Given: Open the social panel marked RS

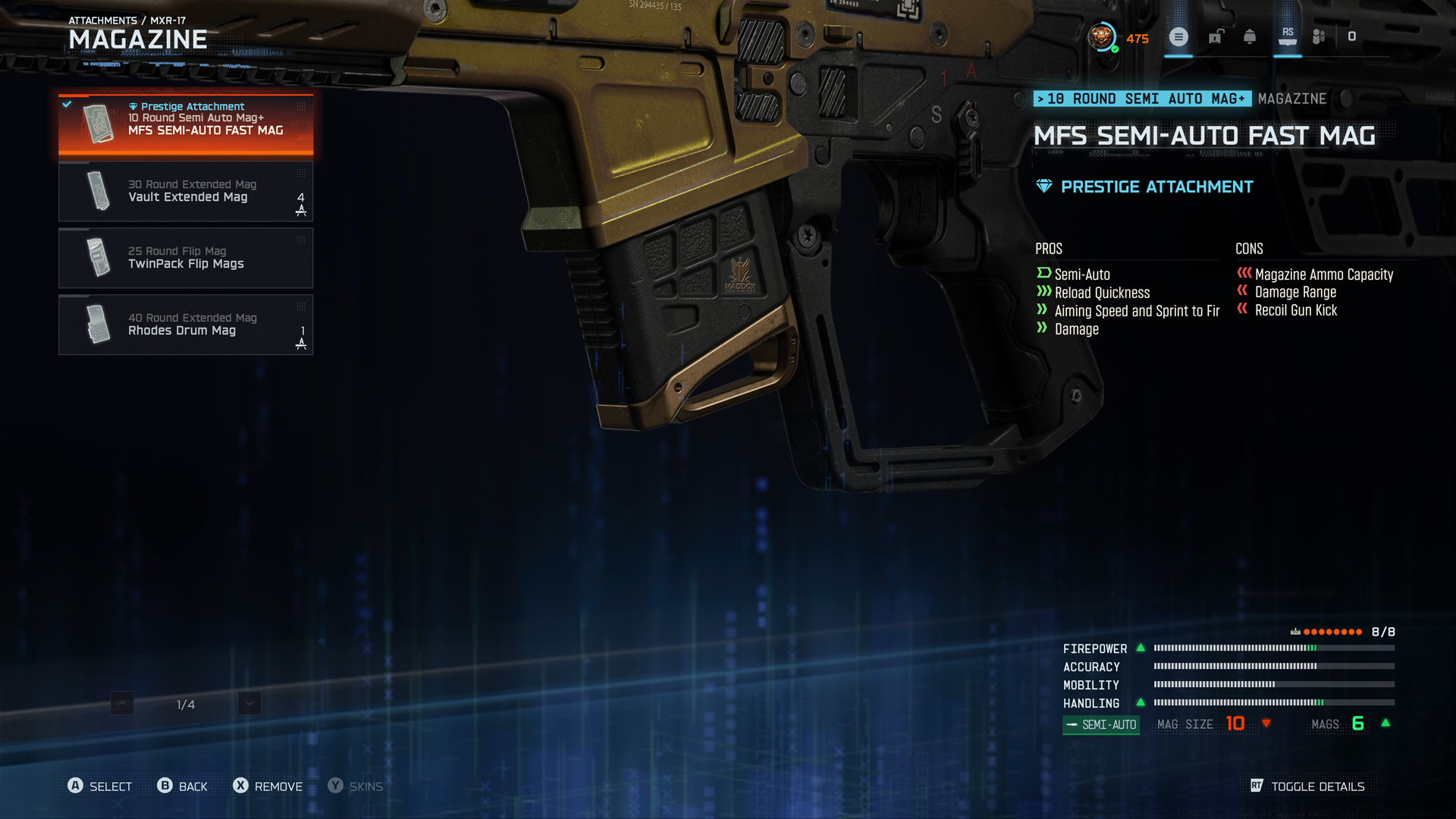Looking at the screenshot, I should click(x=1288, y=36).
